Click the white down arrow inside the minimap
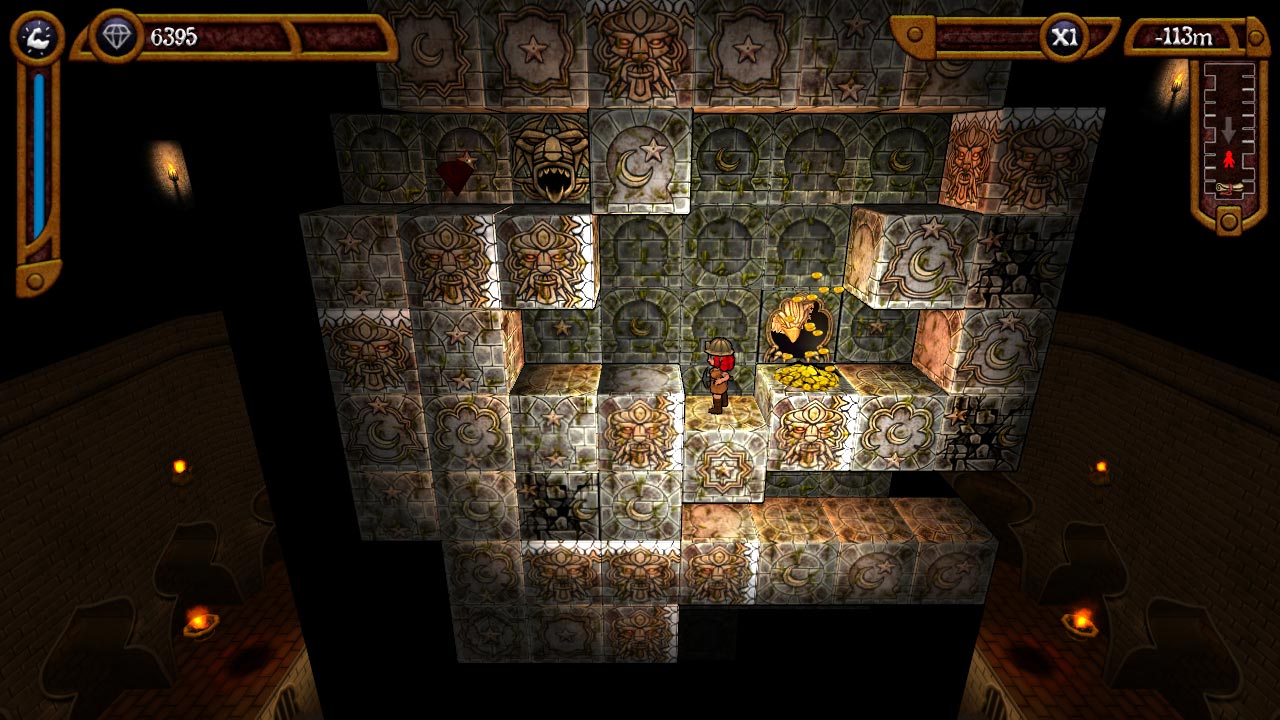This screenshot has height=720, width=1280. 1228,129
